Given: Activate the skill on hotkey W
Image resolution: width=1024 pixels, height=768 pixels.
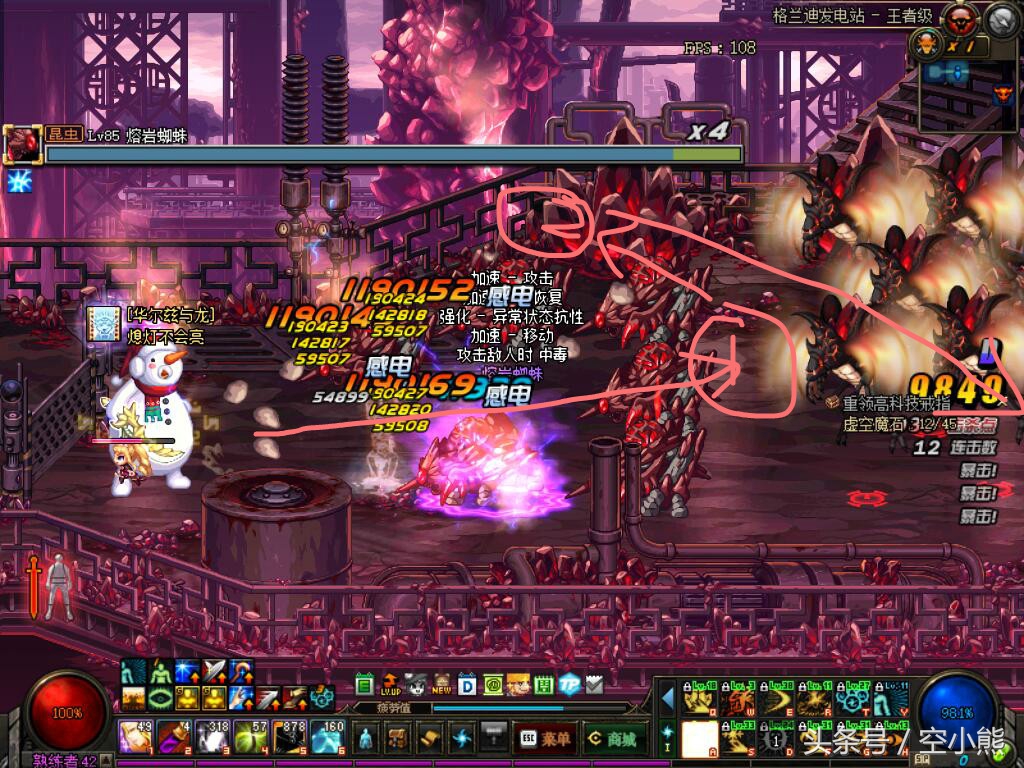Looking at the screenshot, I should [x=739, y=698].
